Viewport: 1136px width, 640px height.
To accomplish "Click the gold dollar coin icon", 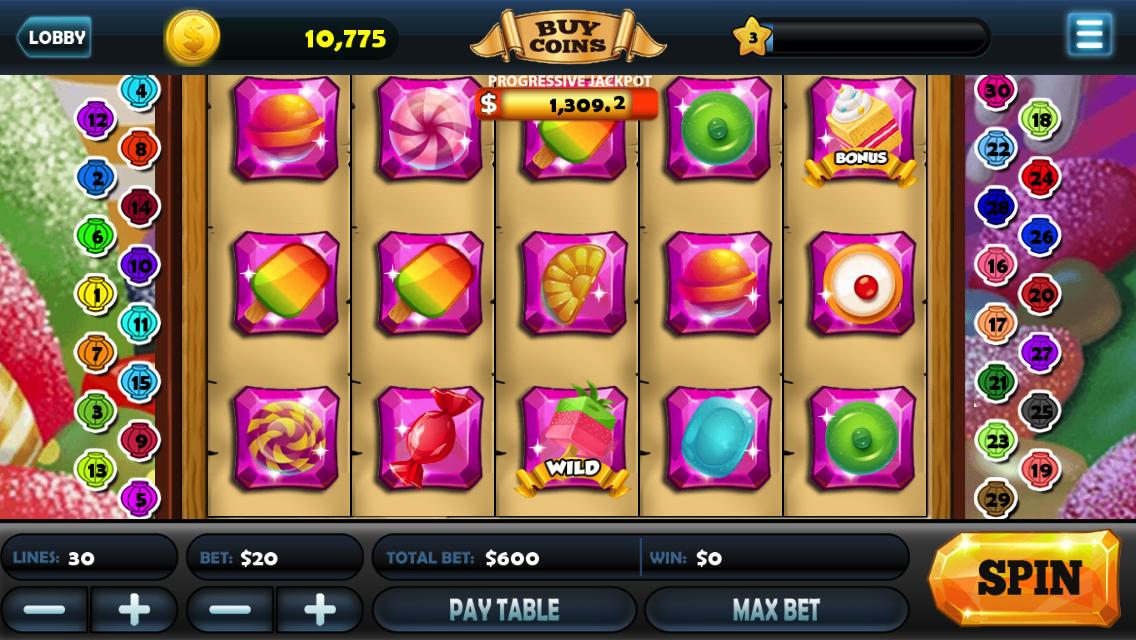I will (192, 38).
